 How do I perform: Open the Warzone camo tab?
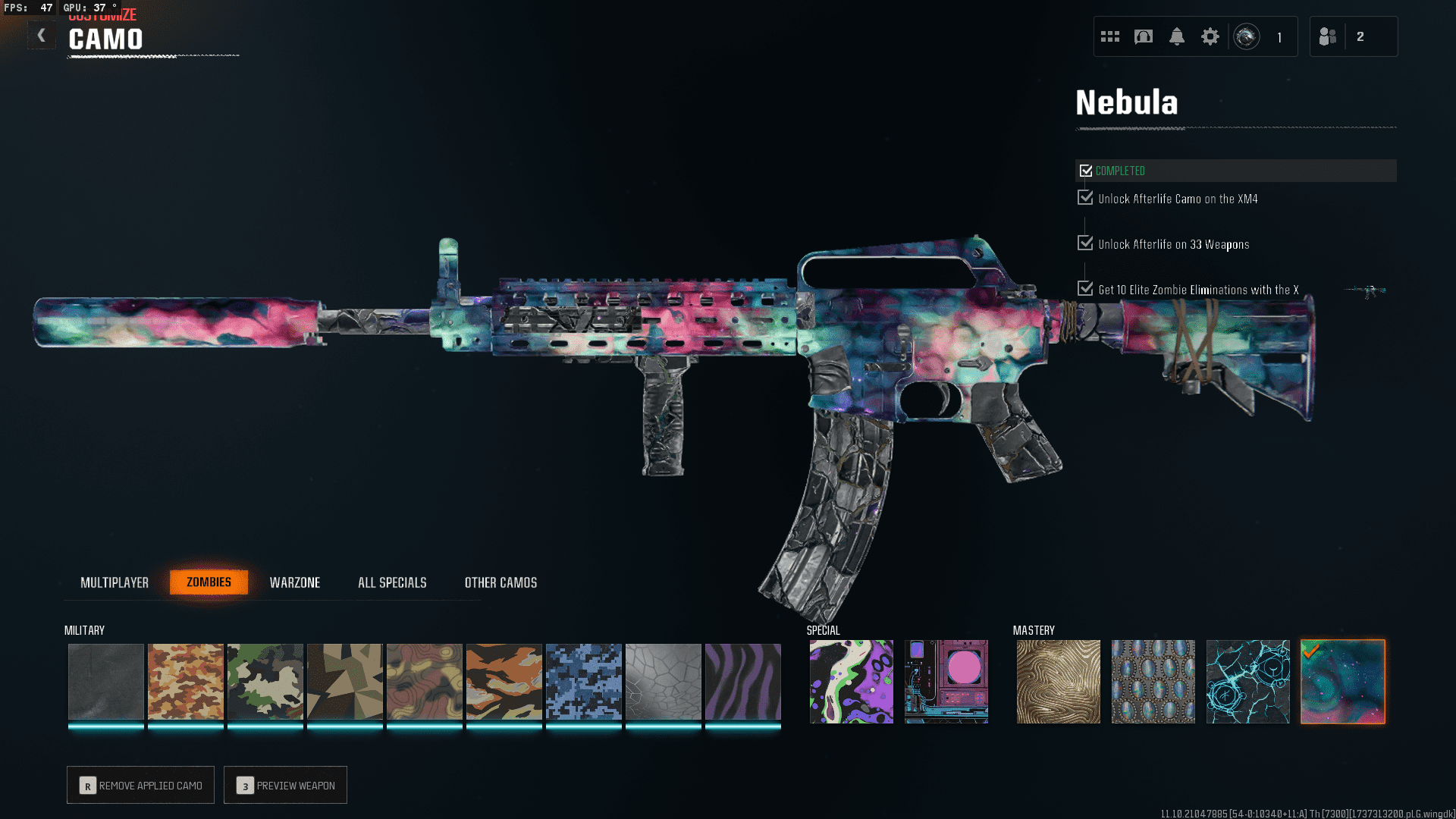click(295, 582)
